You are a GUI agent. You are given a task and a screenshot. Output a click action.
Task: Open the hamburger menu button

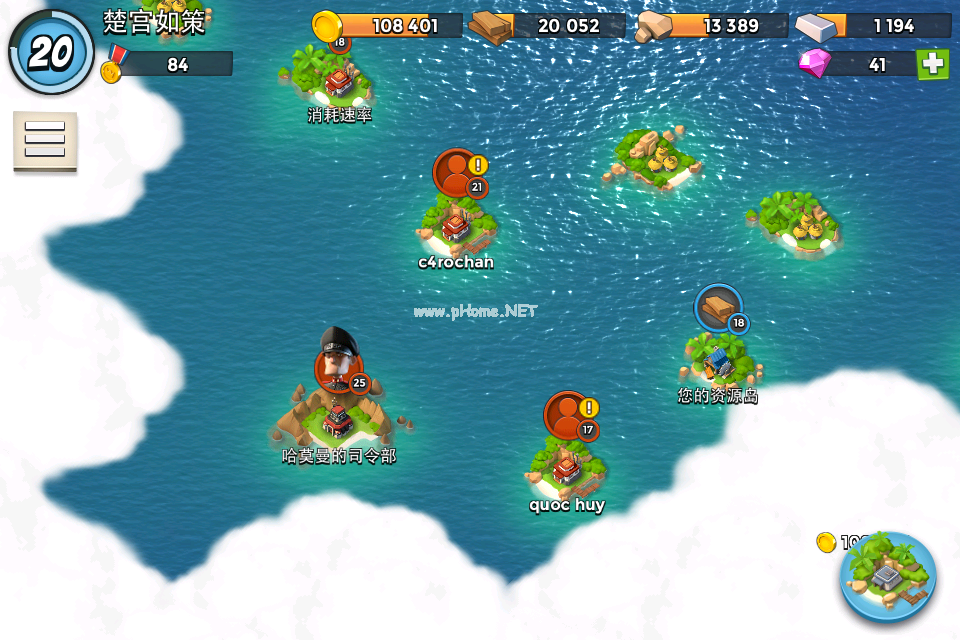pos(44,140)
